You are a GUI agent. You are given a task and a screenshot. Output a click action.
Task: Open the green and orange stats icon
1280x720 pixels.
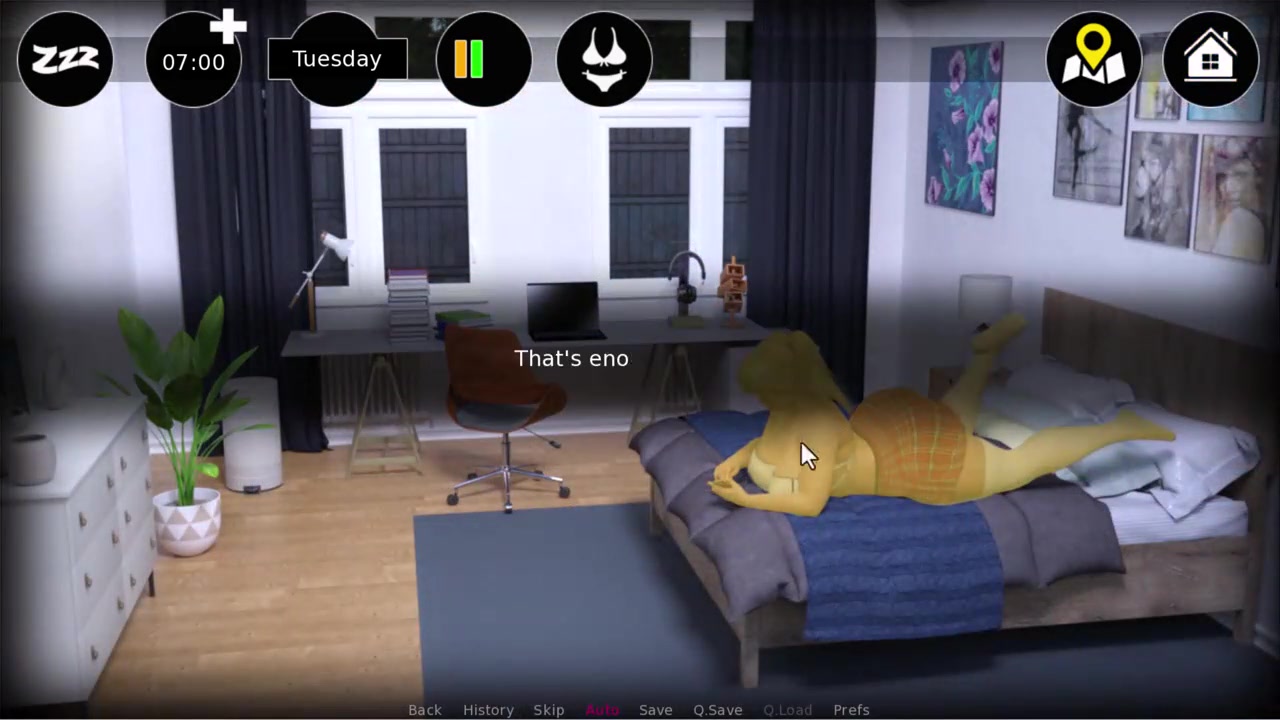coord(484,60)
